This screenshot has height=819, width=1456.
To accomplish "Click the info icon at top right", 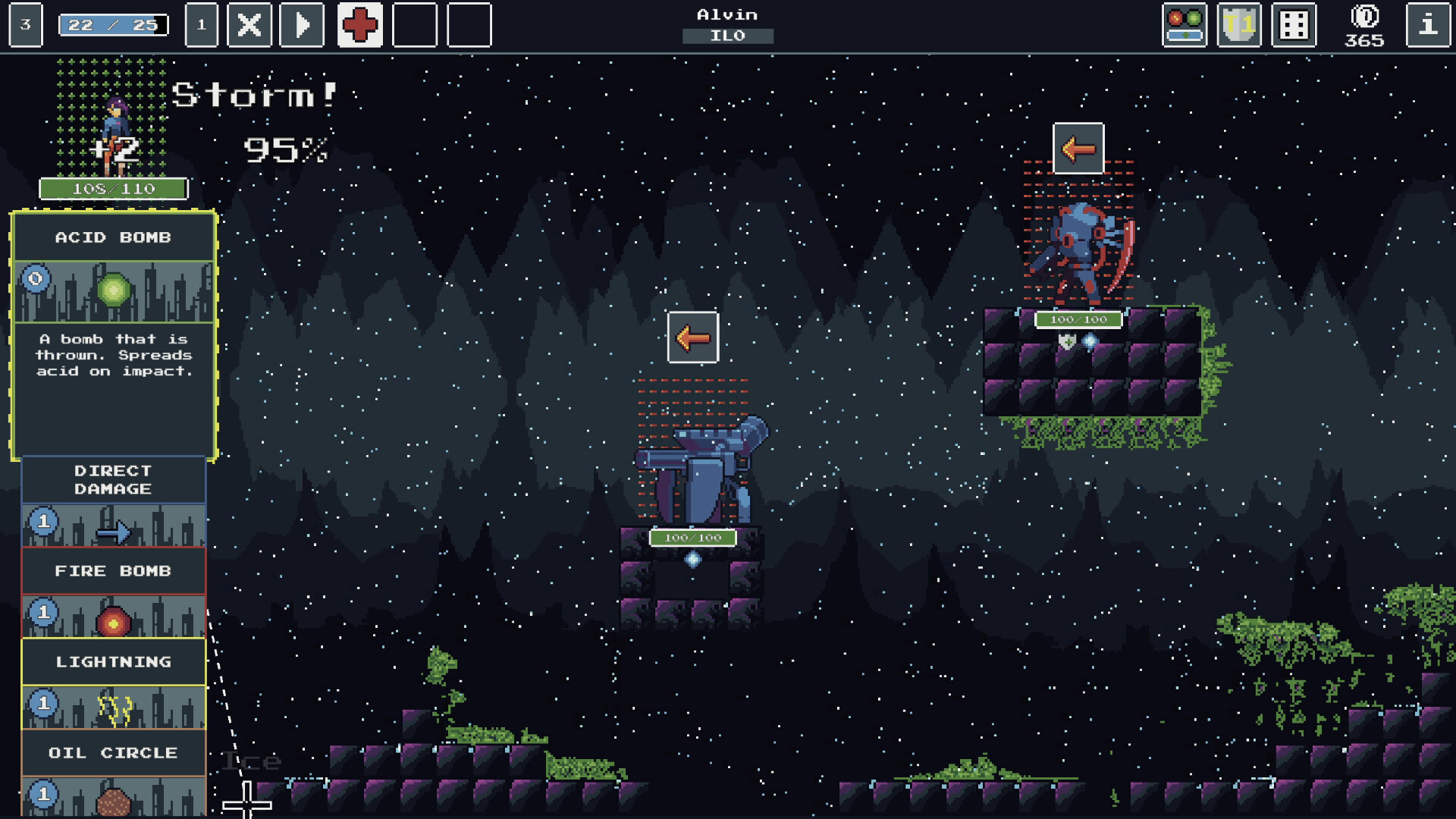I will (1429, 24).
